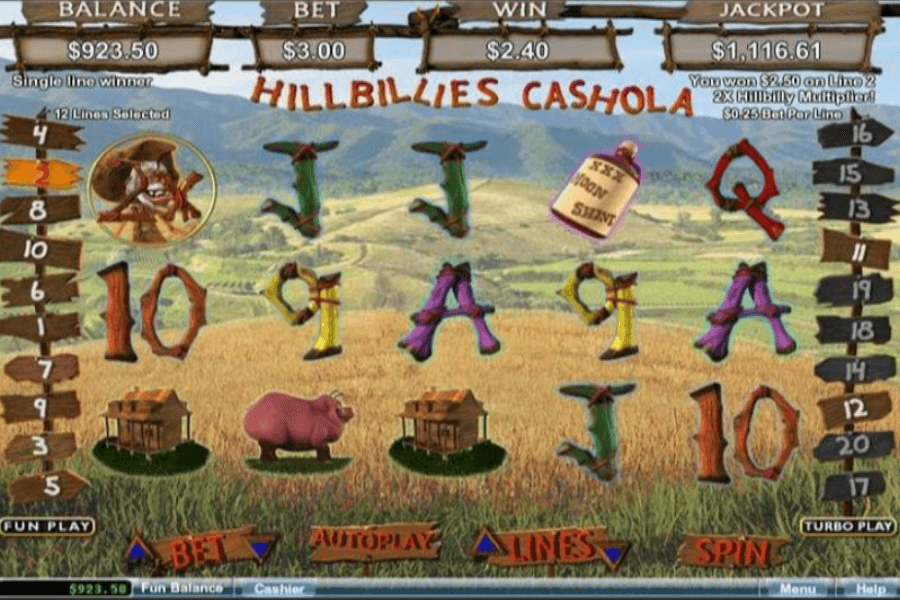This screenshot has width=900, height=600.
Task: Open the Cashier
Action: 279,589
